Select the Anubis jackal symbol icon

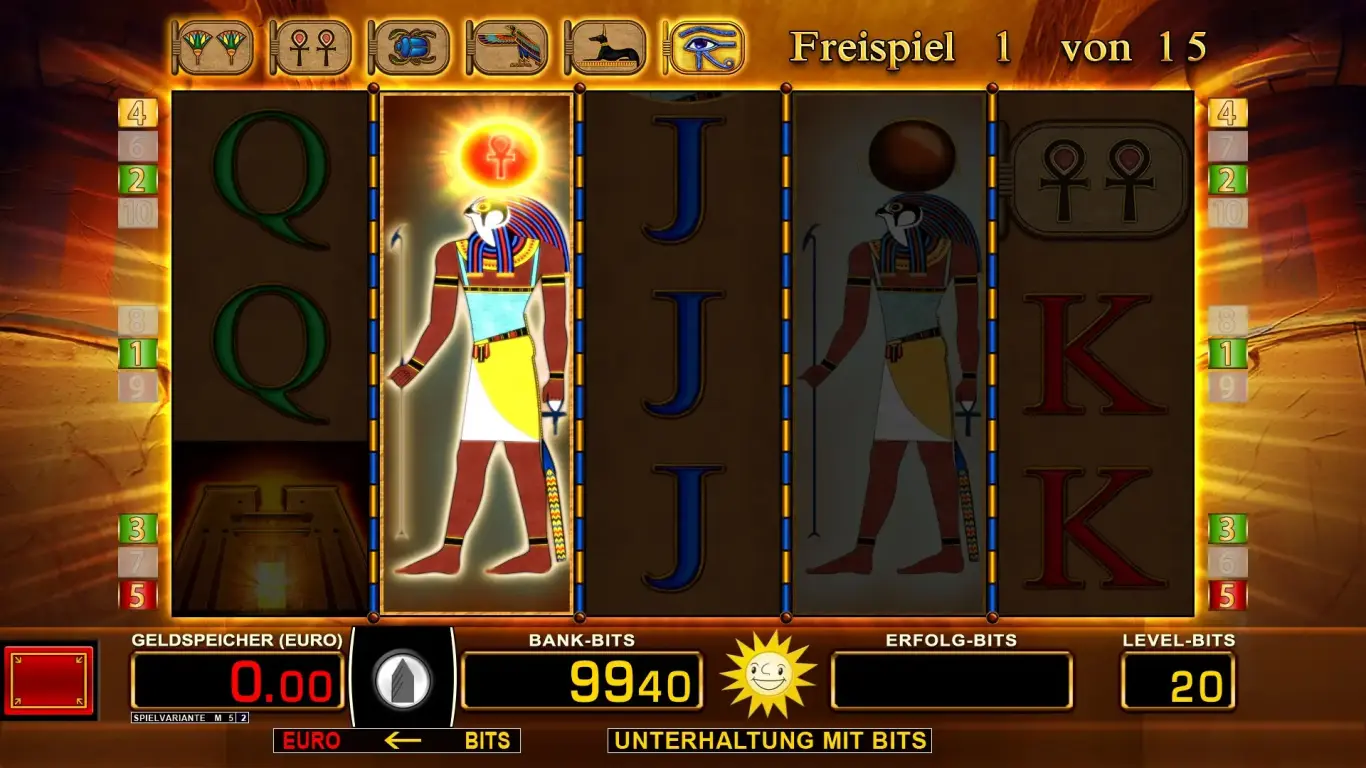604,47
